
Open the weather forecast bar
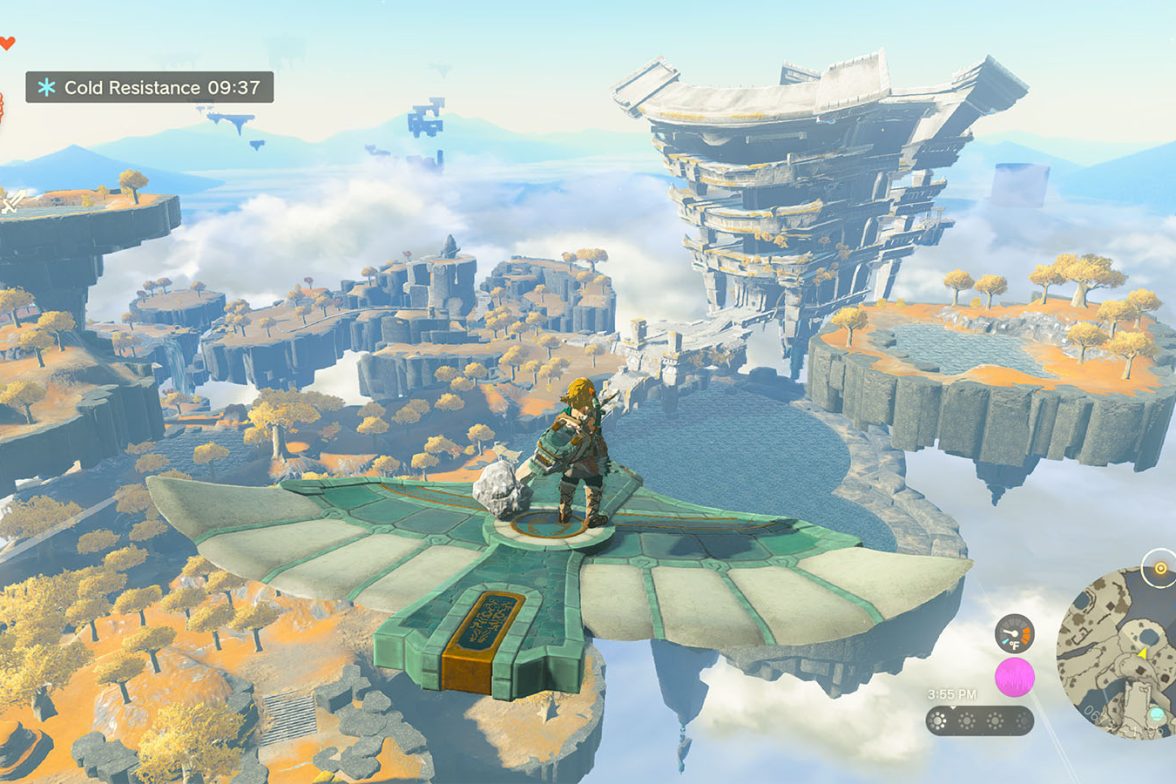(x=979, y=720)
